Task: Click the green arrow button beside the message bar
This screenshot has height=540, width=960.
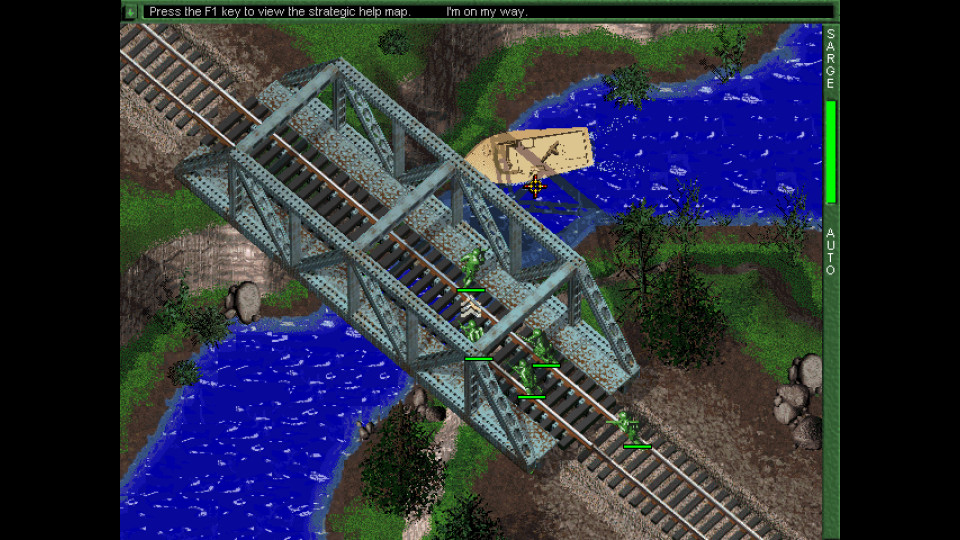Action: pos(130,12)
